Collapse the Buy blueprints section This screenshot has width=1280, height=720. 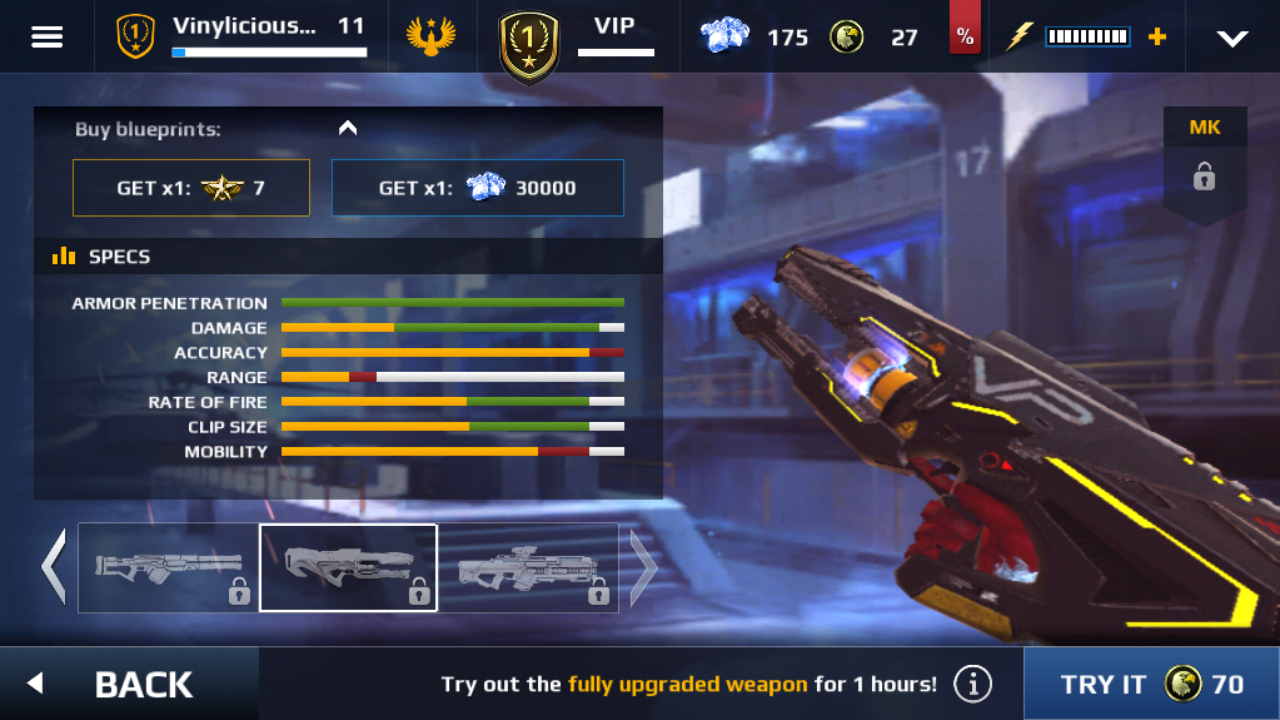(347, 128)
